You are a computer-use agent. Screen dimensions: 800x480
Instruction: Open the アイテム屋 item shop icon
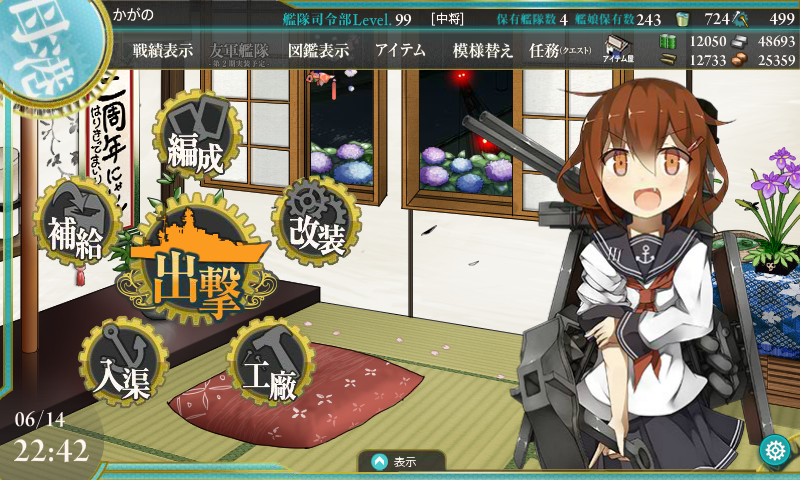coord(615,50)
